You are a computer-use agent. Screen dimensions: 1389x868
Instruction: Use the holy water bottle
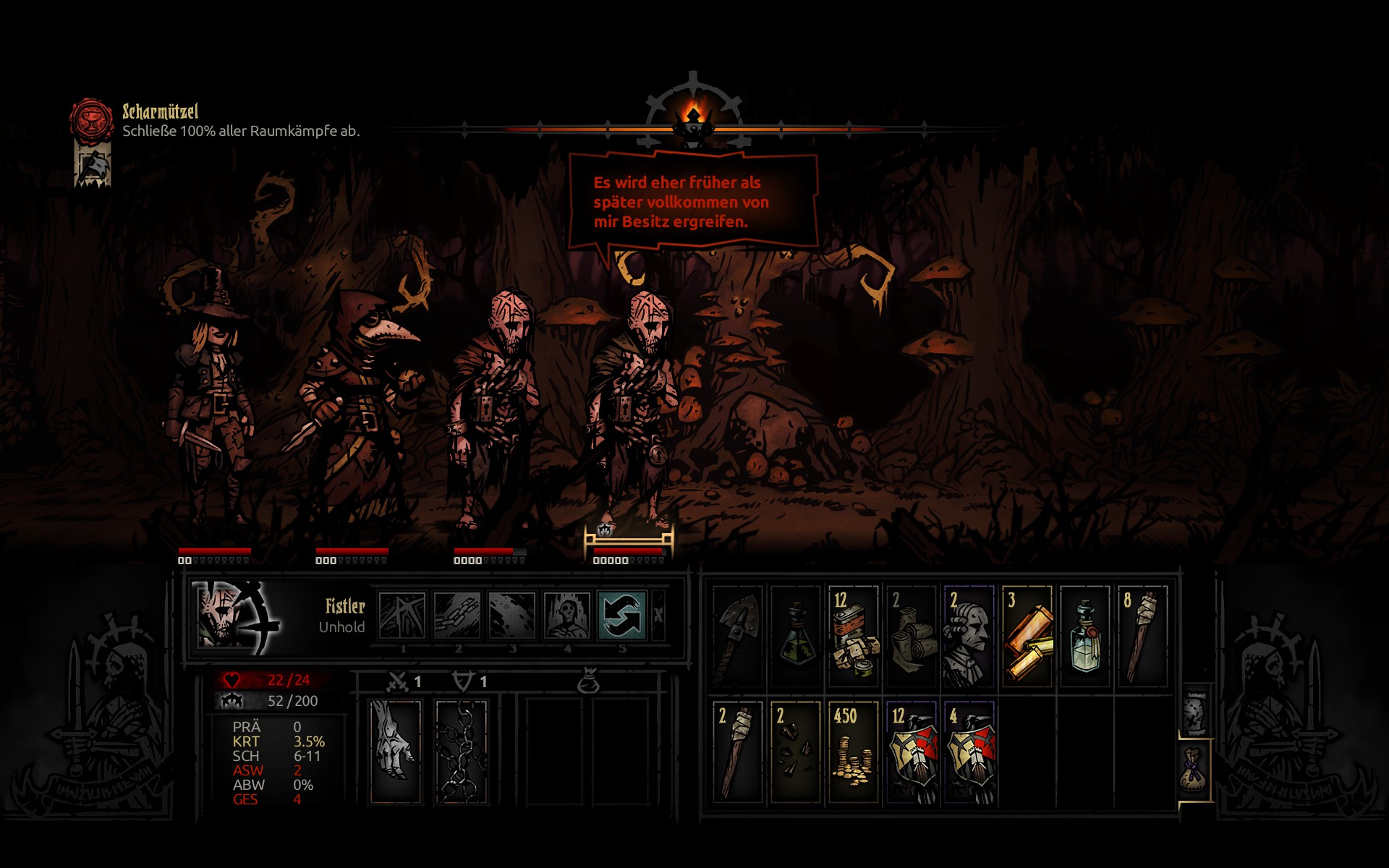(x=1084, y=637)
